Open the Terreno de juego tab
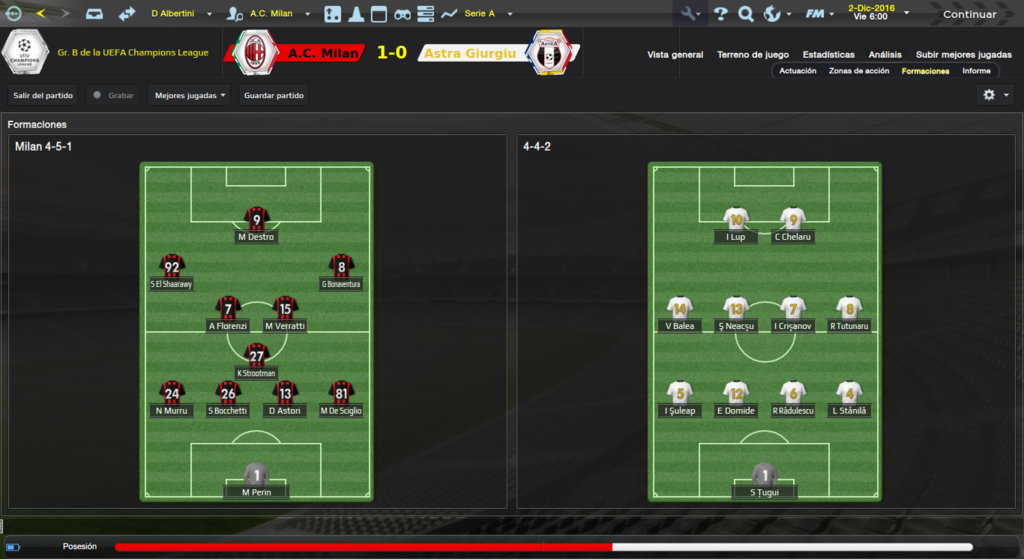The width and height of the screenshot is (1024, 559). pyautogui.click(x=753, y=54)
